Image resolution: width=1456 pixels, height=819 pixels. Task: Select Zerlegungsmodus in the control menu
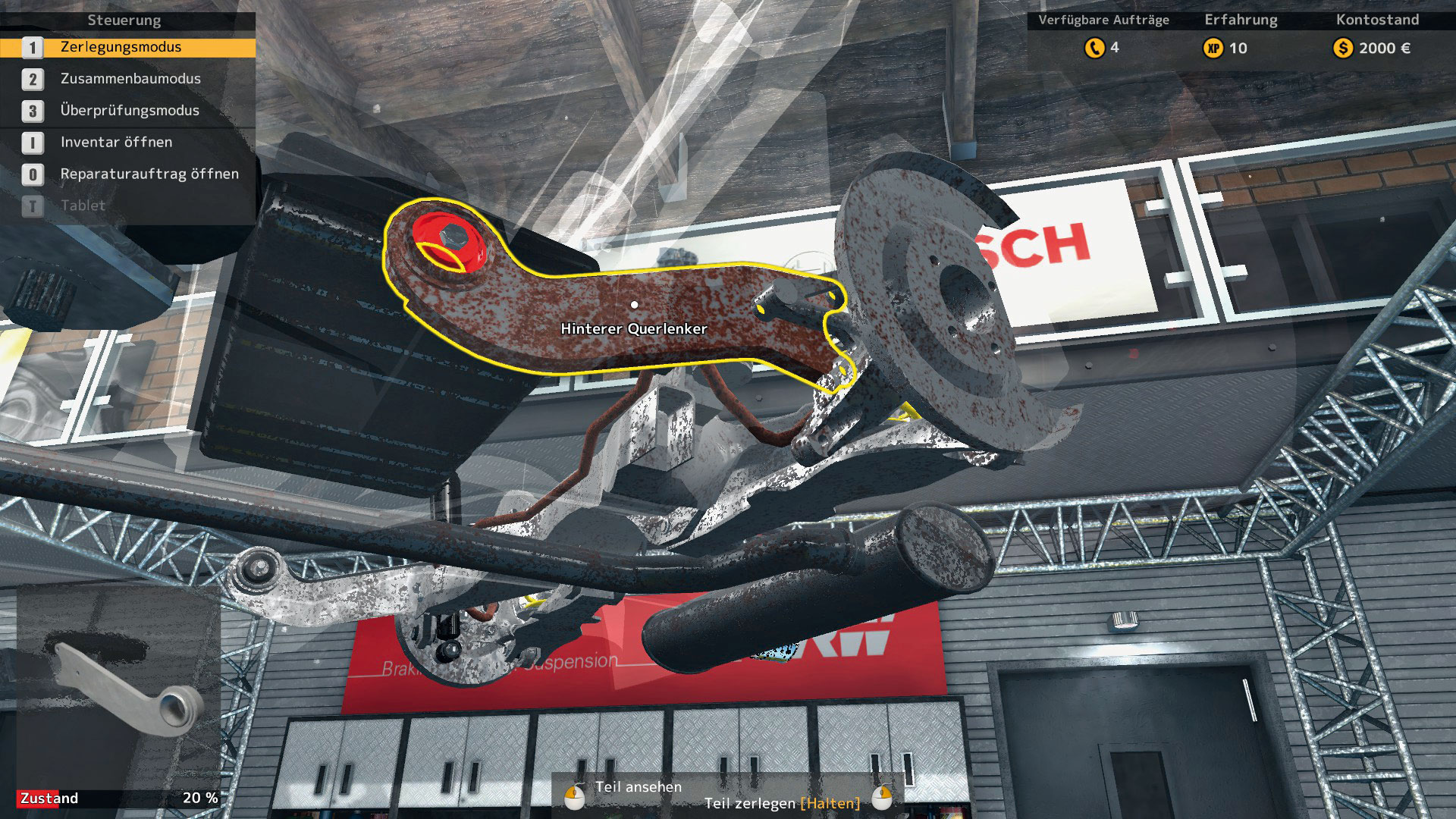pyautogui.click(x=121, y=47)
